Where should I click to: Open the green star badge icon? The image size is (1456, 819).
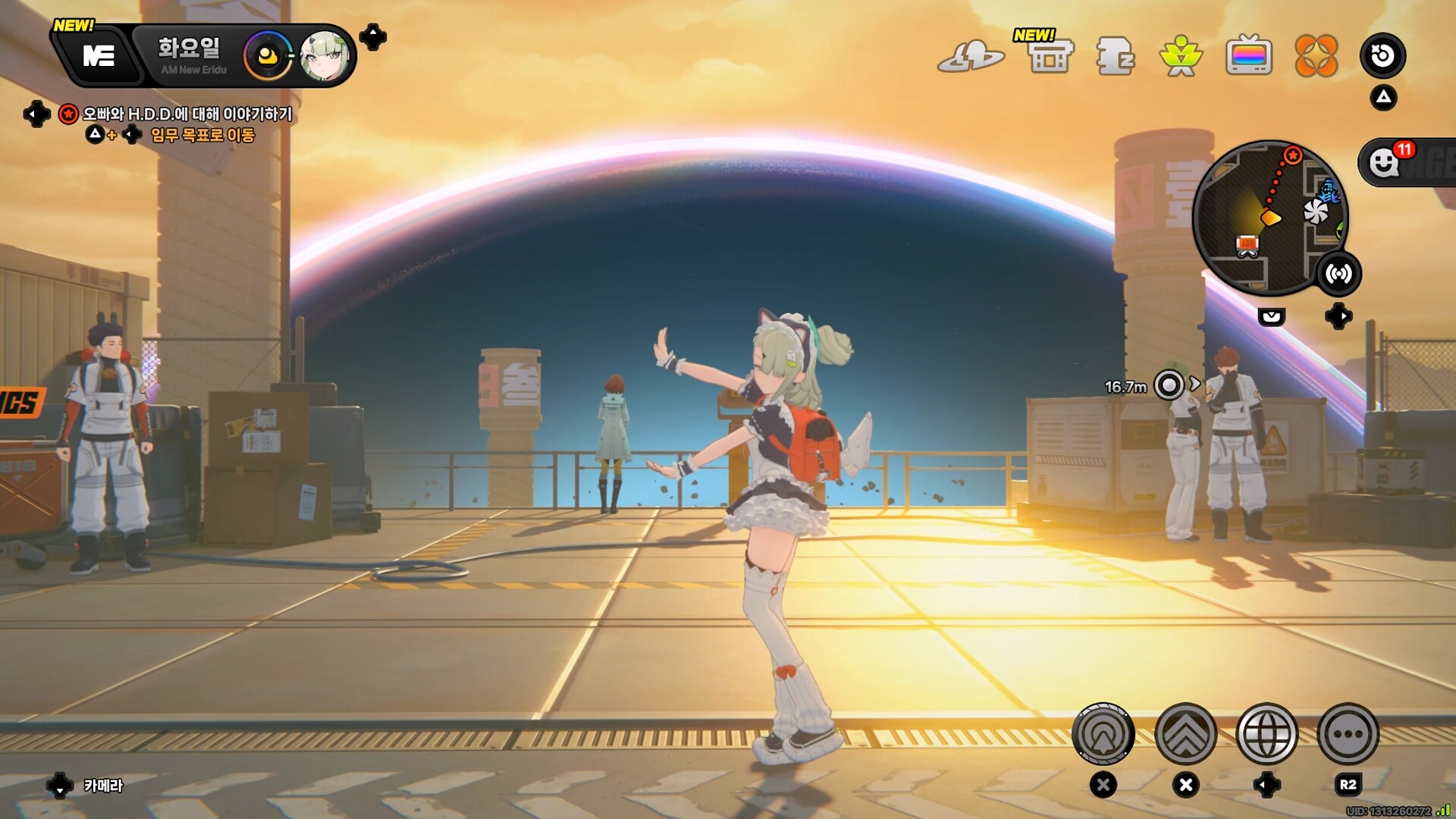coord(1181,56)
